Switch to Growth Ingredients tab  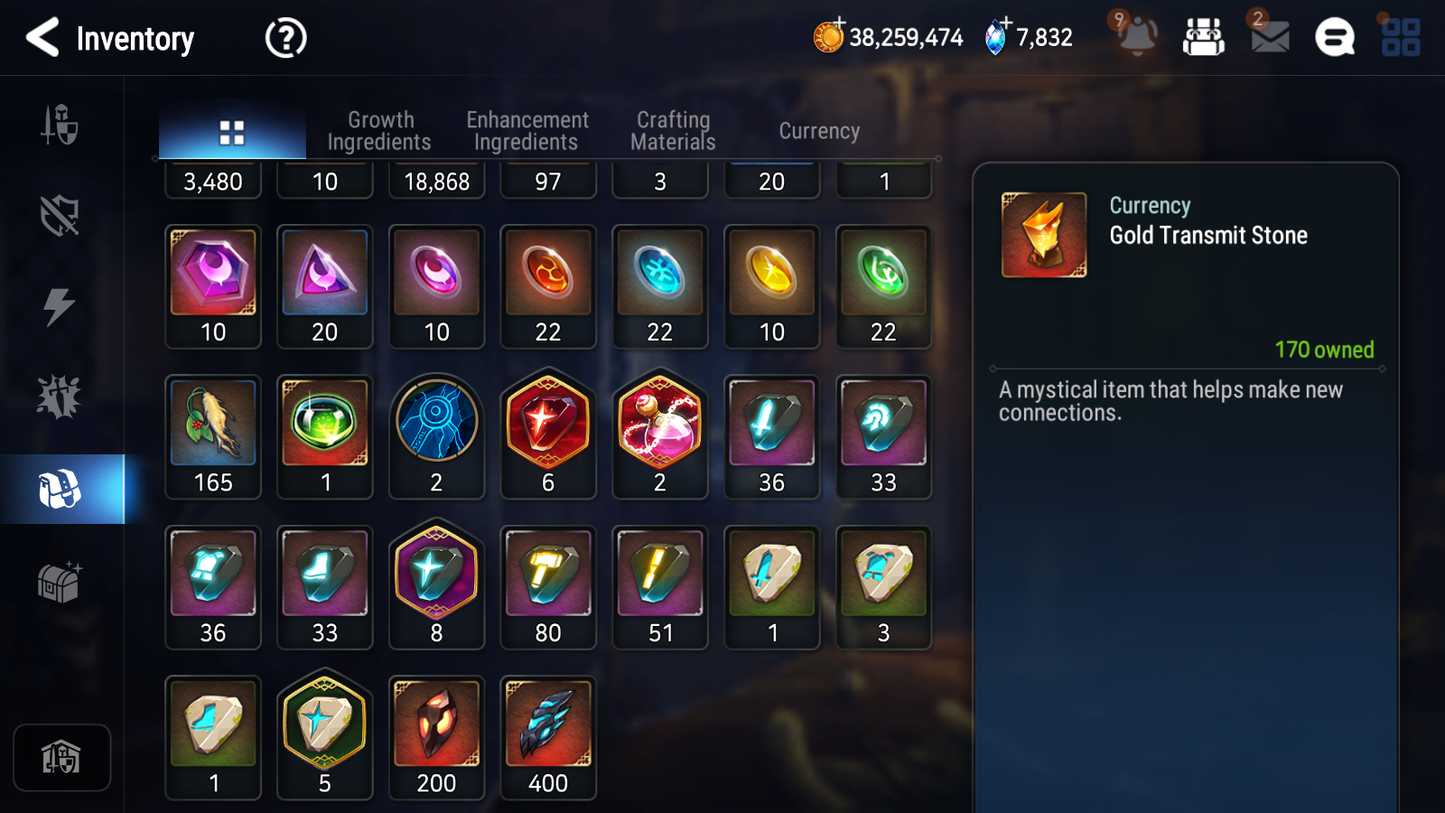tap(379, 131)
